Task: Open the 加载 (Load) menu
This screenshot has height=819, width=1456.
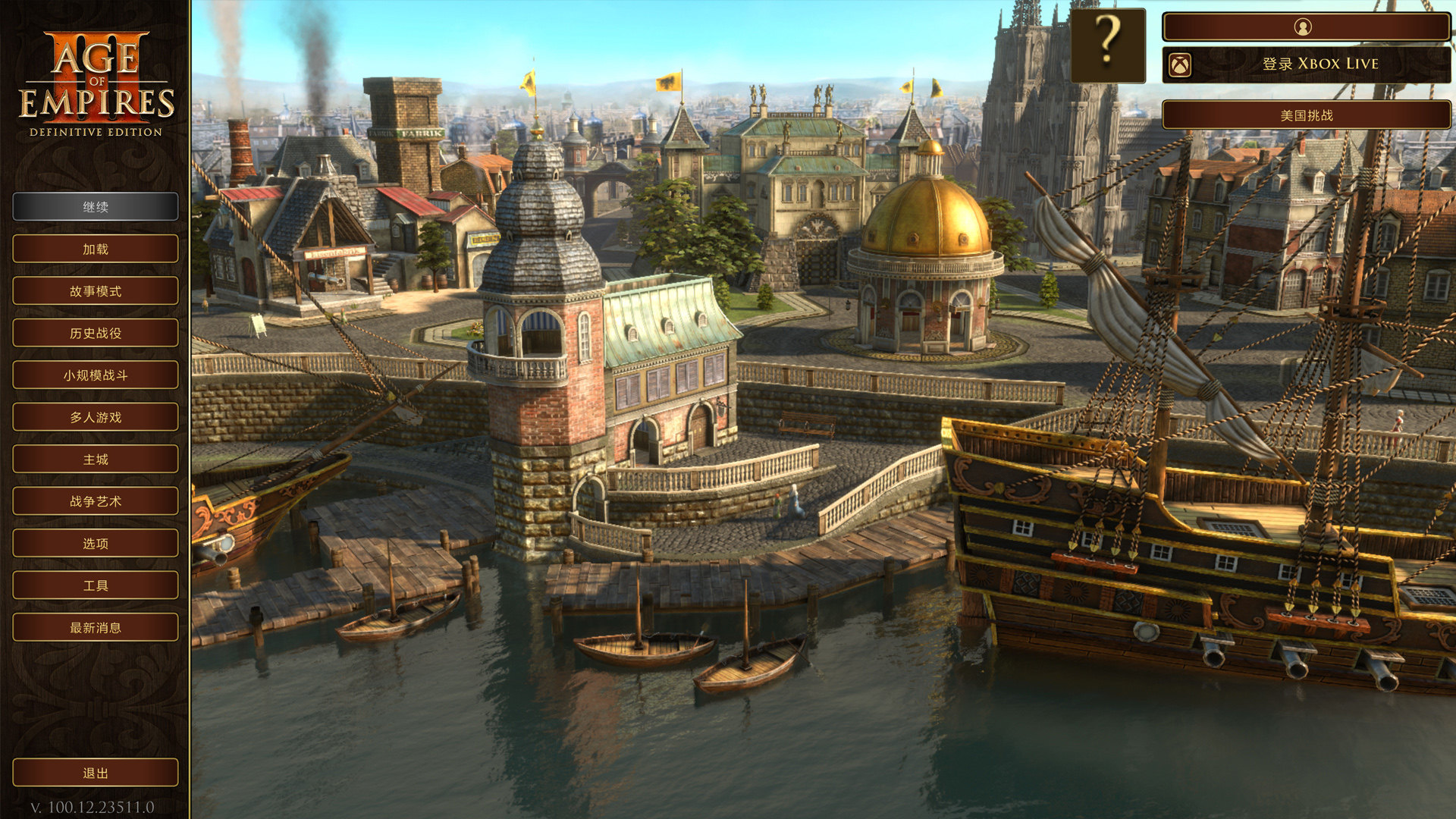Action: [96, 249]
